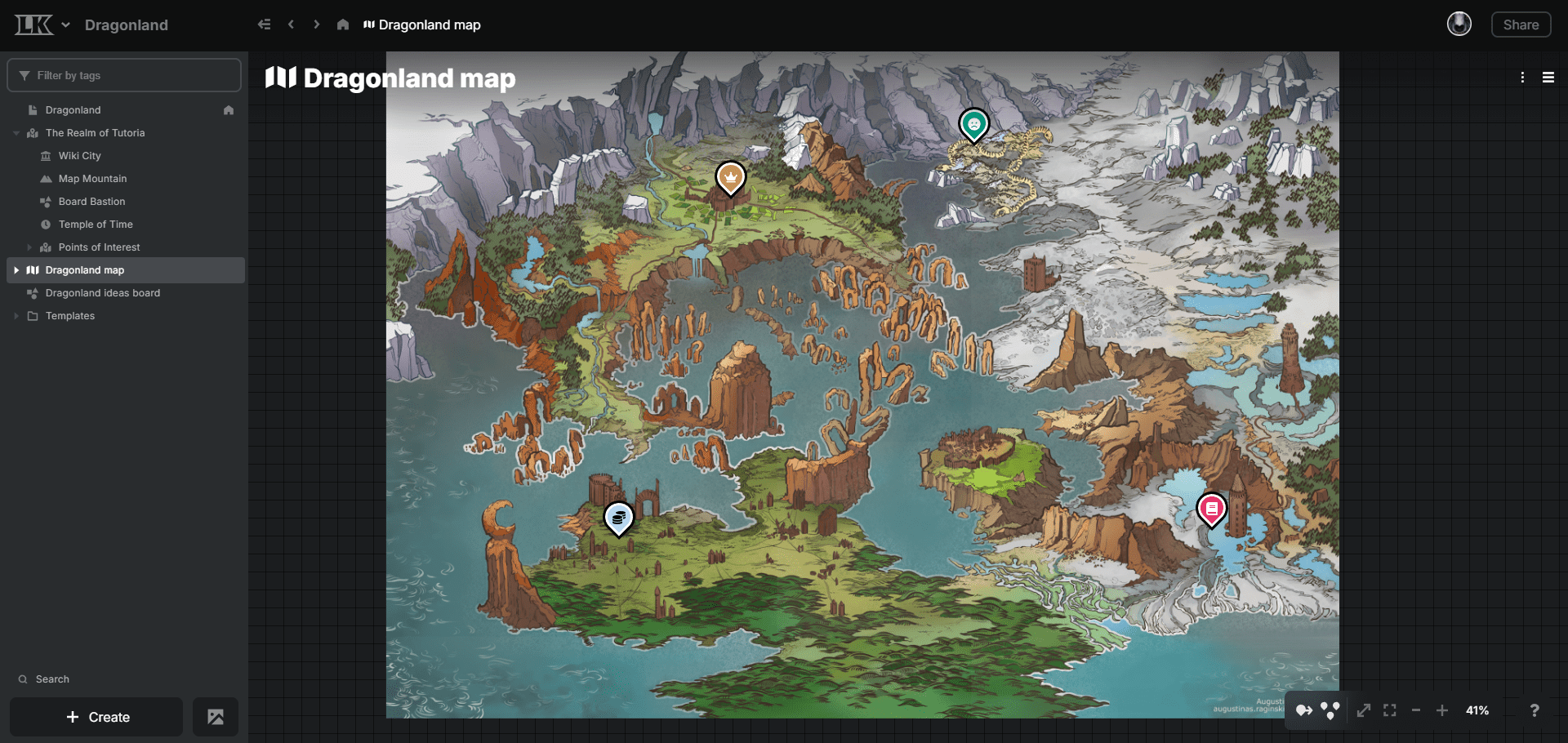The image size is (1568, 743).
Task: Open the image gallery icon beside Create
Action: point(215,717)
